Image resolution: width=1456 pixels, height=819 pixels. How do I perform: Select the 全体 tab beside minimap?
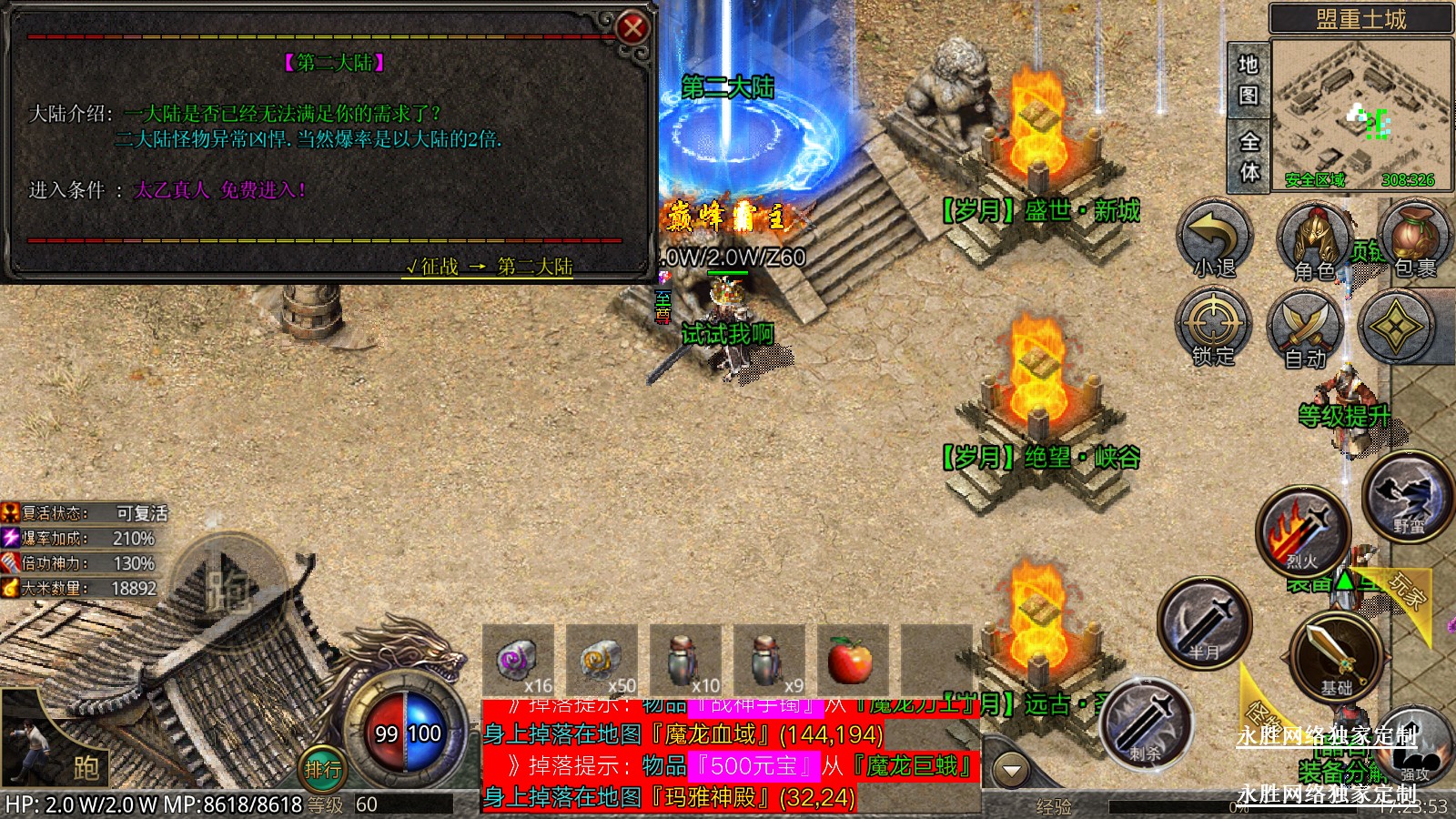click(1249, 157)
